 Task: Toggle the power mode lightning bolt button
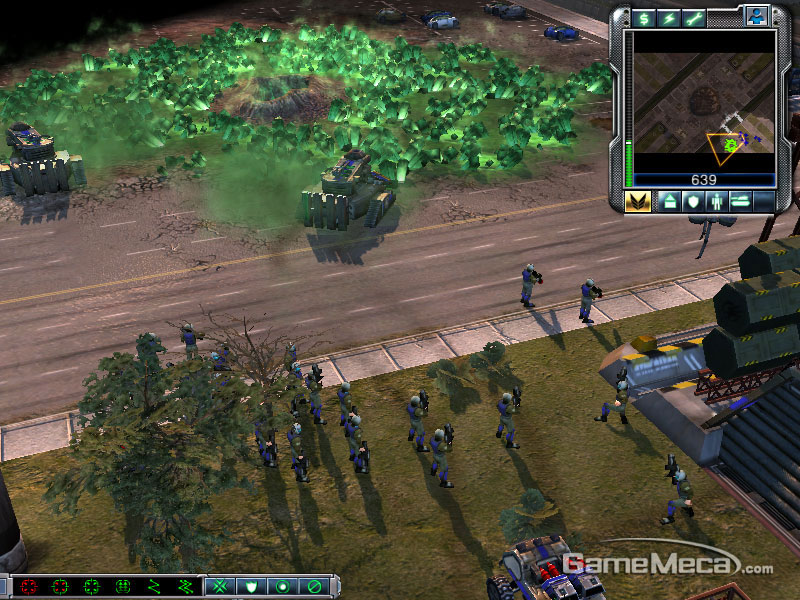tap(668, 18)
